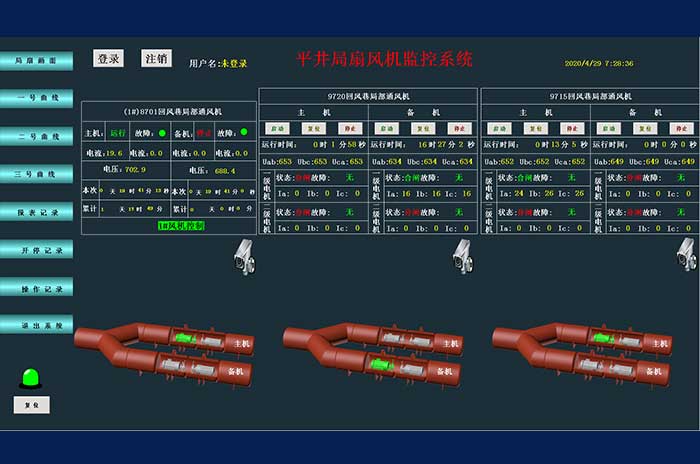Click 复位 below the green alarm lamp
This screenshot has width=700, height=464.
[x=31, y=404]
